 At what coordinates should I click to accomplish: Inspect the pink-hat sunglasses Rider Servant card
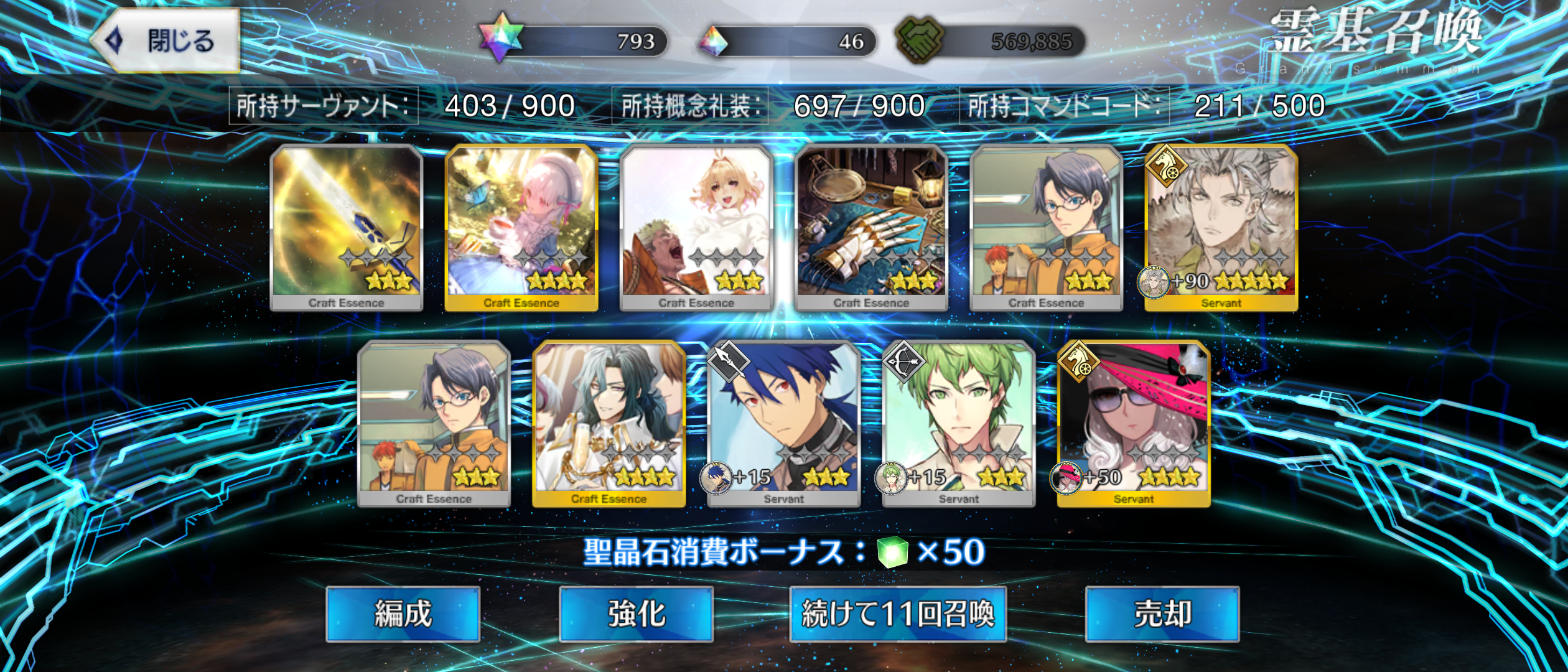tap(1133, 423)
